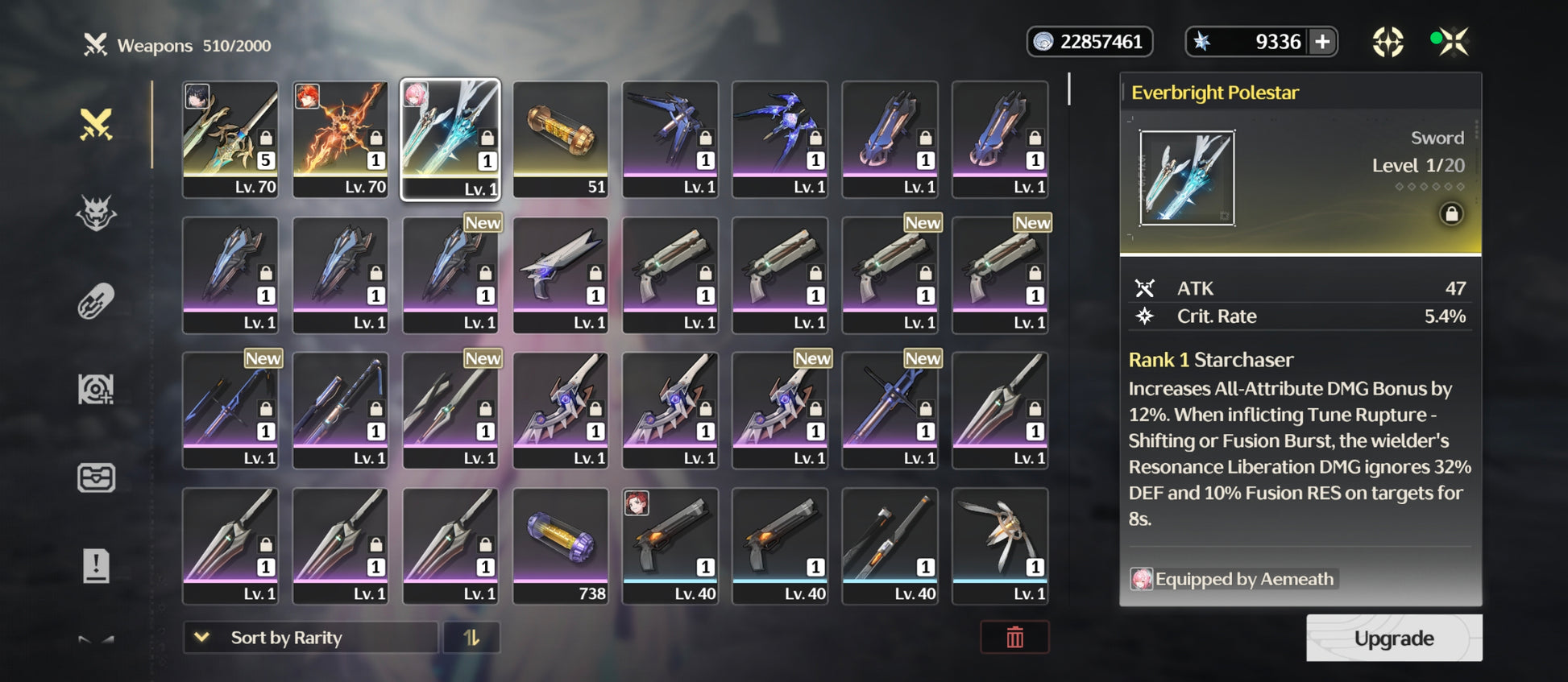1568x682 pixels.
Task: Select the golden tube item with 51
Action: click(561, 138)
